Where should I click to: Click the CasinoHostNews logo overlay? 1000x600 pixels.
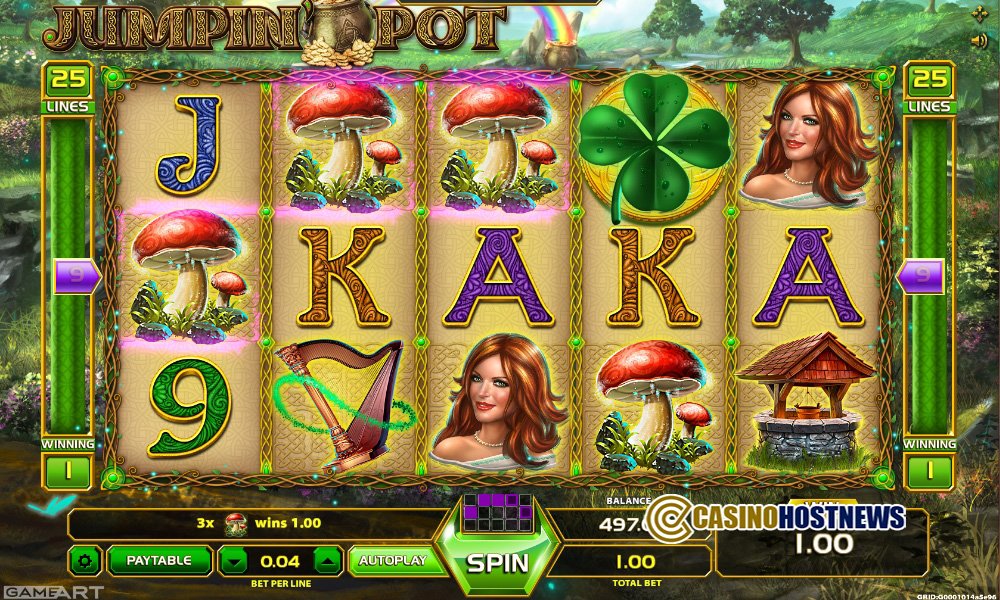coord(775,517)
